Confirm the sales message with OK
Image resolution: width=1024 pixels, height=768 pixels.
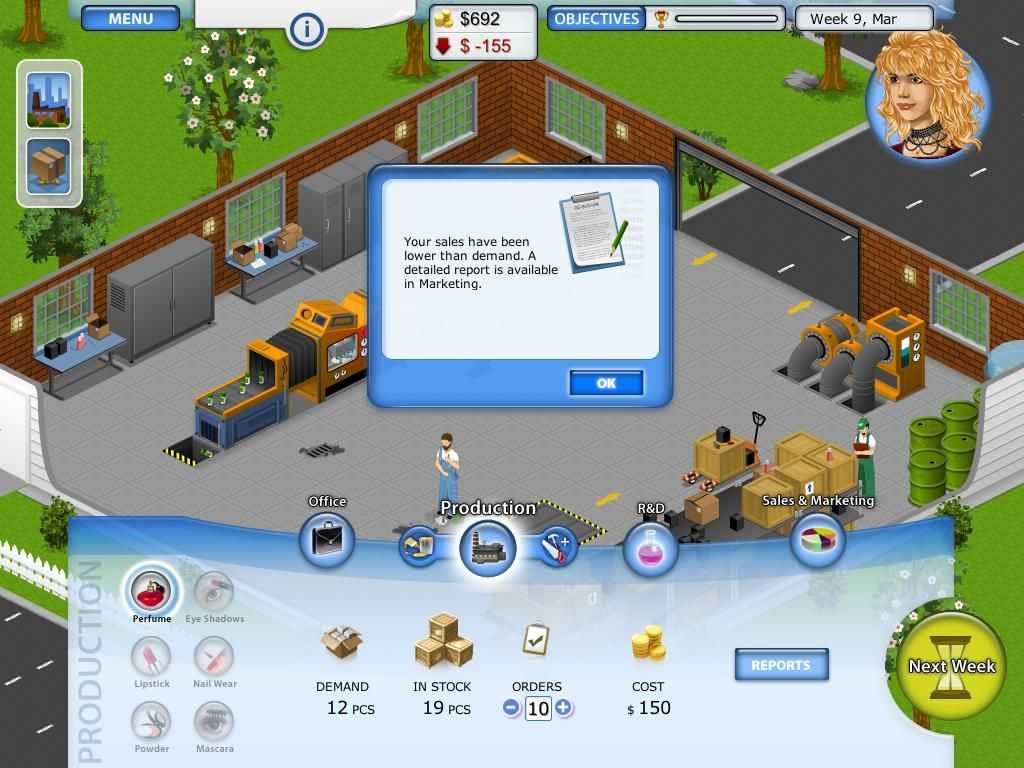click(605, 383)
